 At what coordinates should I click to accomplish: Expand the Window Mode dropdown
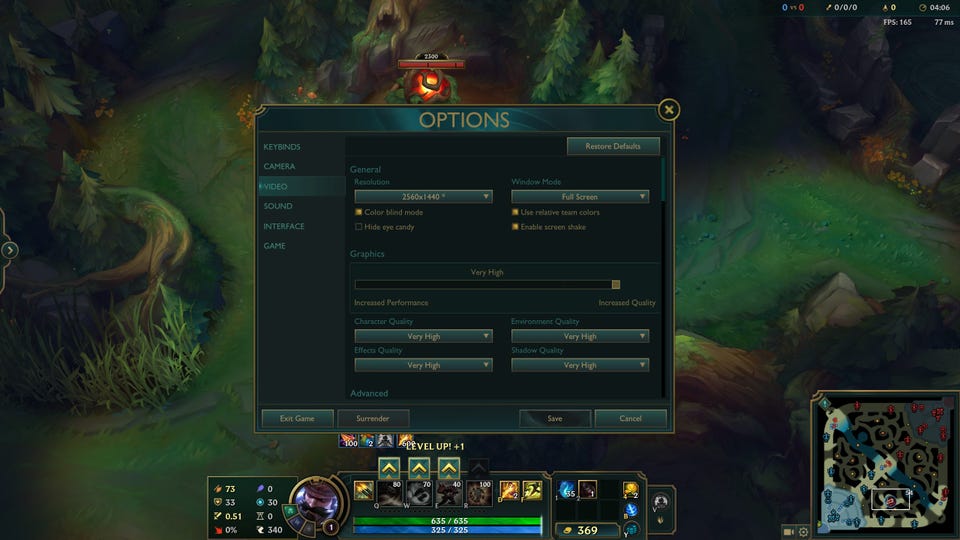click(x=580, y=197)
